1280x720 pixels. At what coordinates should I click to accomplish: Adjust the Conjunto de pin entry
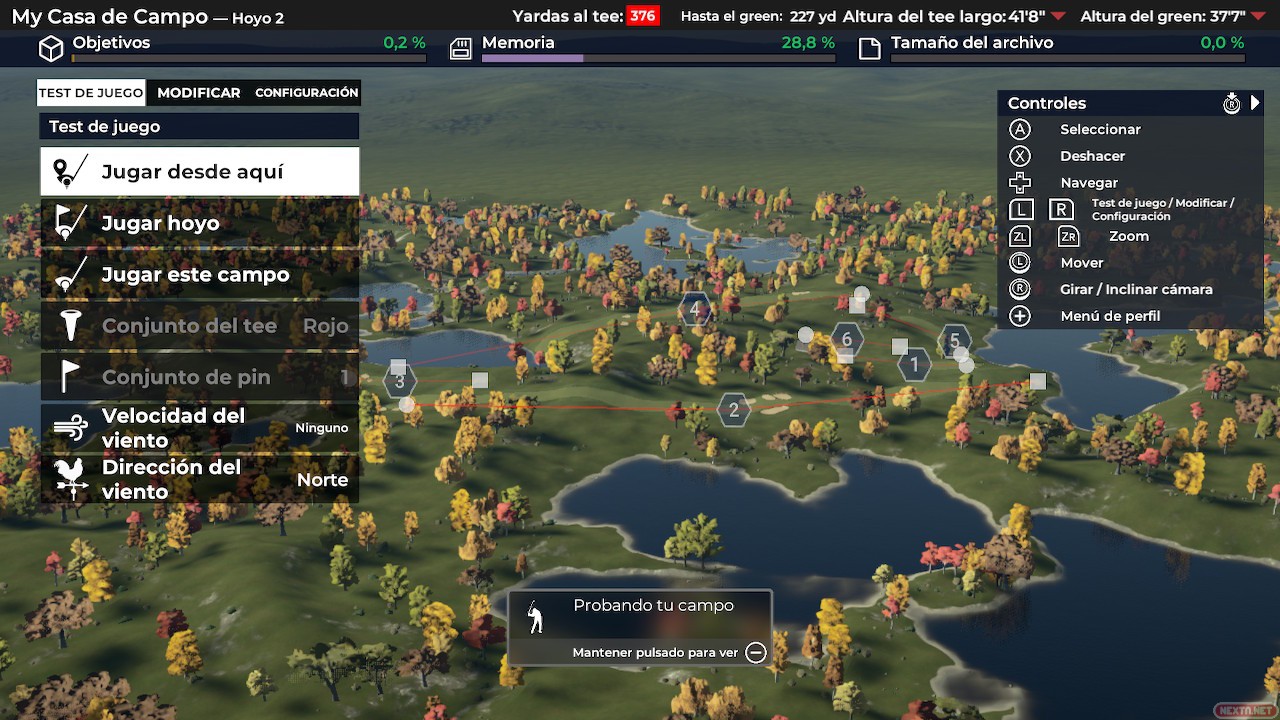(x=200, y=377)
